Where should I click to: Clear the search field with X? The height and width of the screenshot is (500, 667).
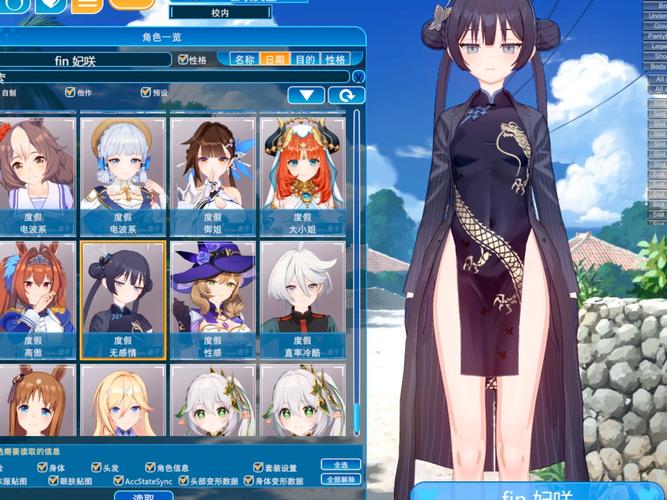pos(358,77)
